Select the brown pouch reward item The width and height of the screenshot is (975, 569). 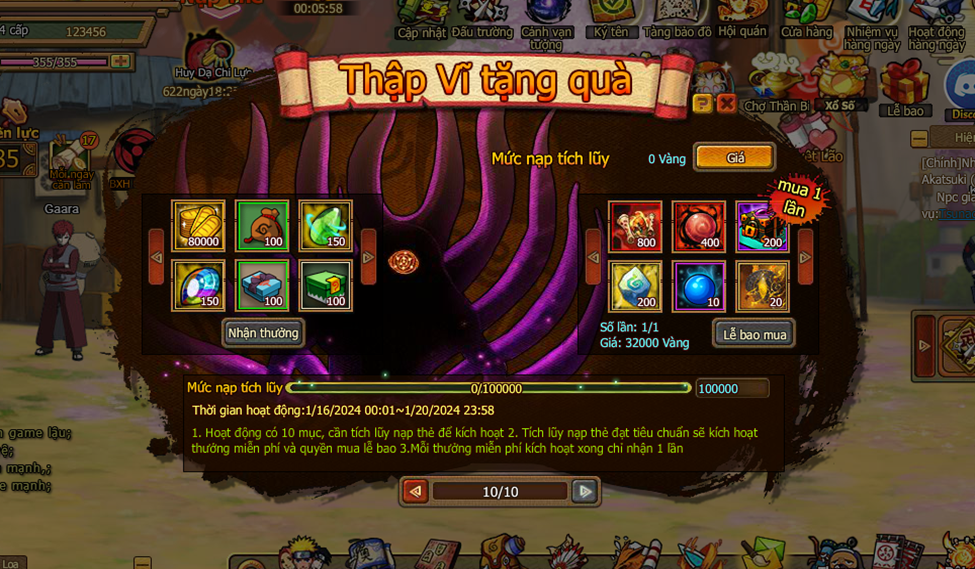pos(262,225)
